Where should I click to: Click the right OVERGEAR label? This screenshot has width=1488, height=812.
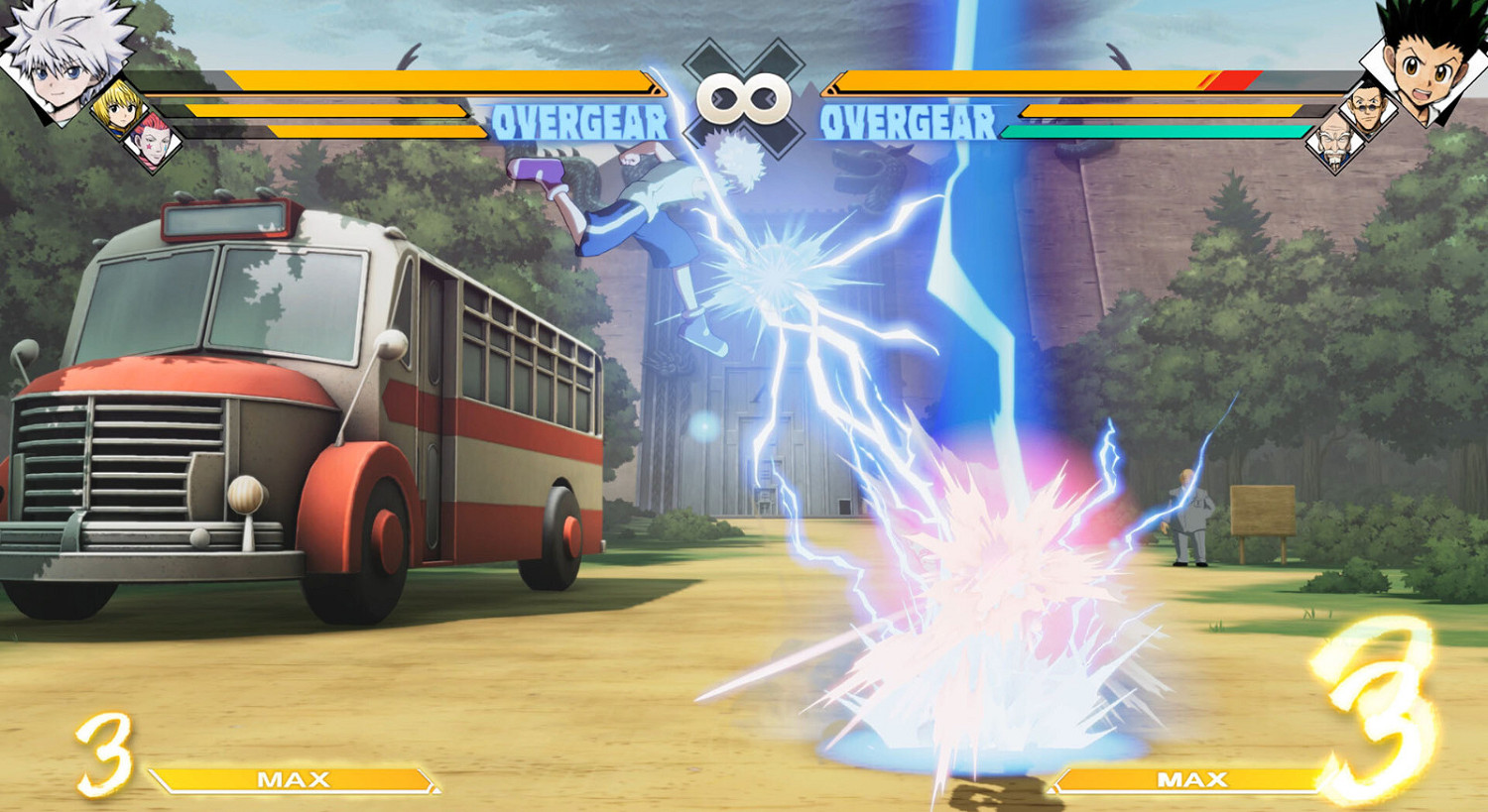[908, 121]
